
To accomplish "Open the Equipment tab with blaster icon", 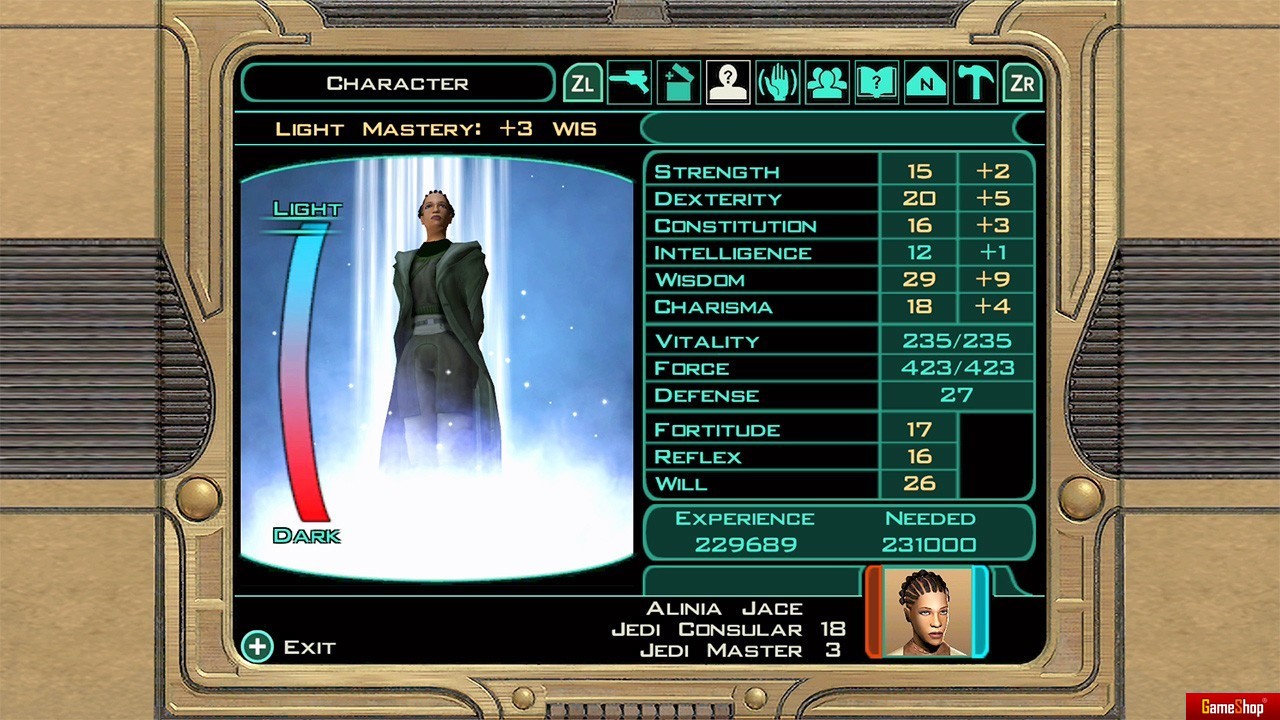I will (x=630, y=83).
